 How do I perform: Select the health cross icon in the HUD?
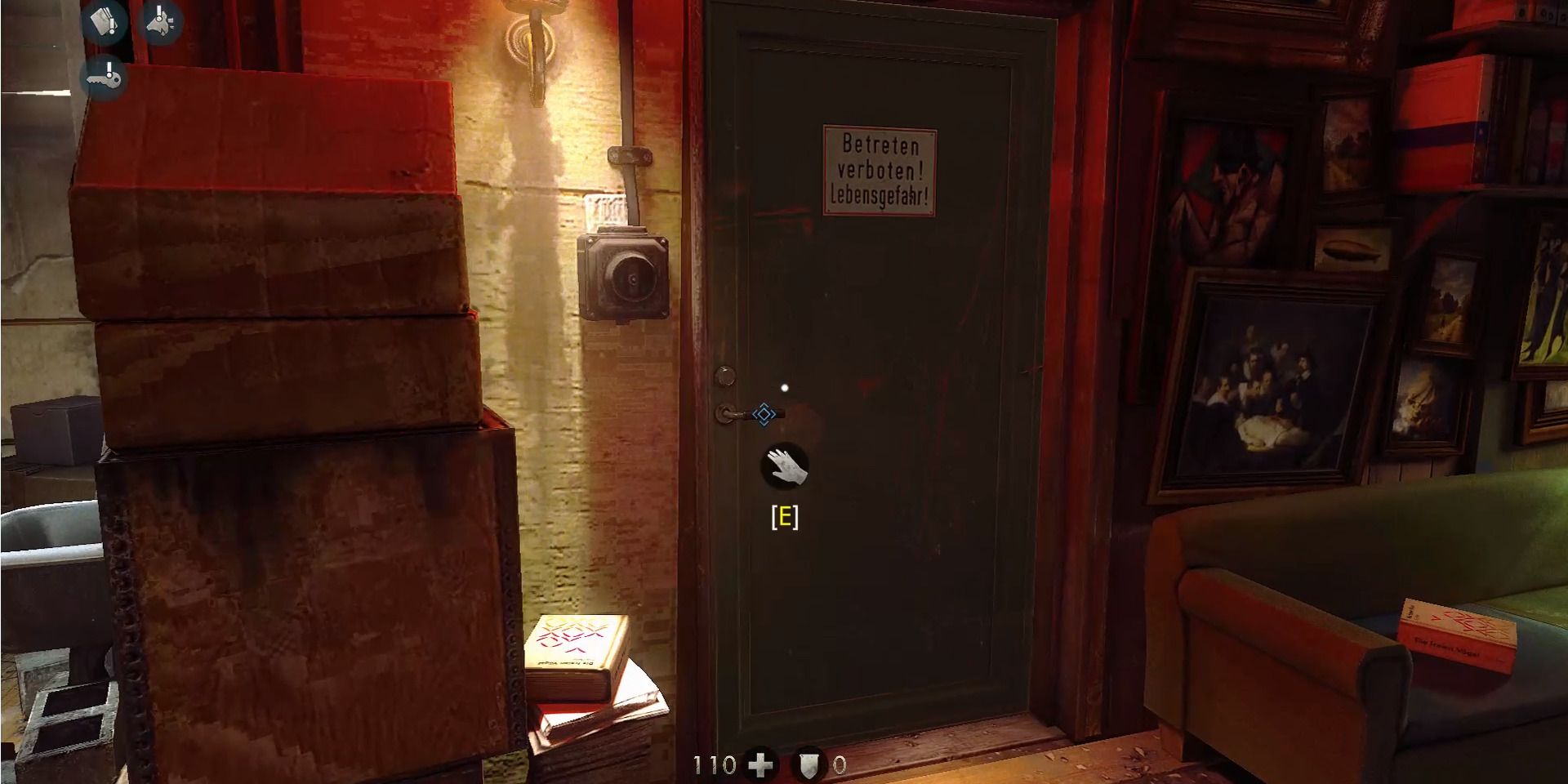(760, 766)
